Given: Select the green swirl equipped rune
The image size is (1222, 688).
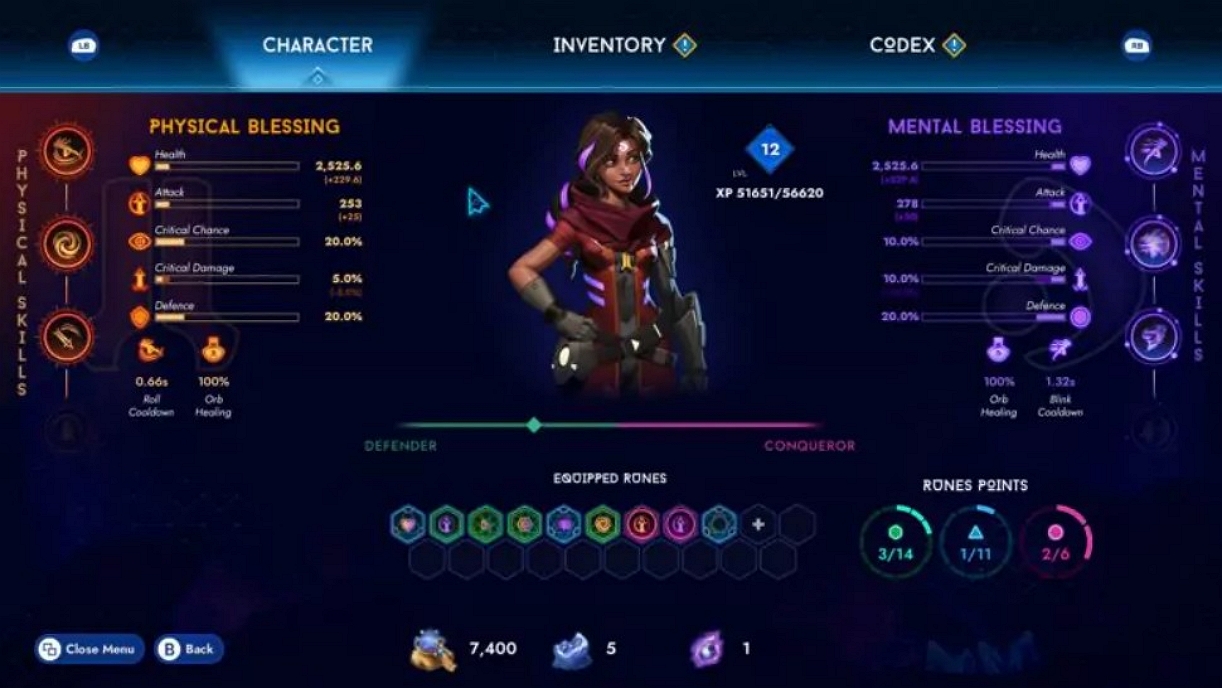Looking at the screenshot, I should [x=602, y=524].
